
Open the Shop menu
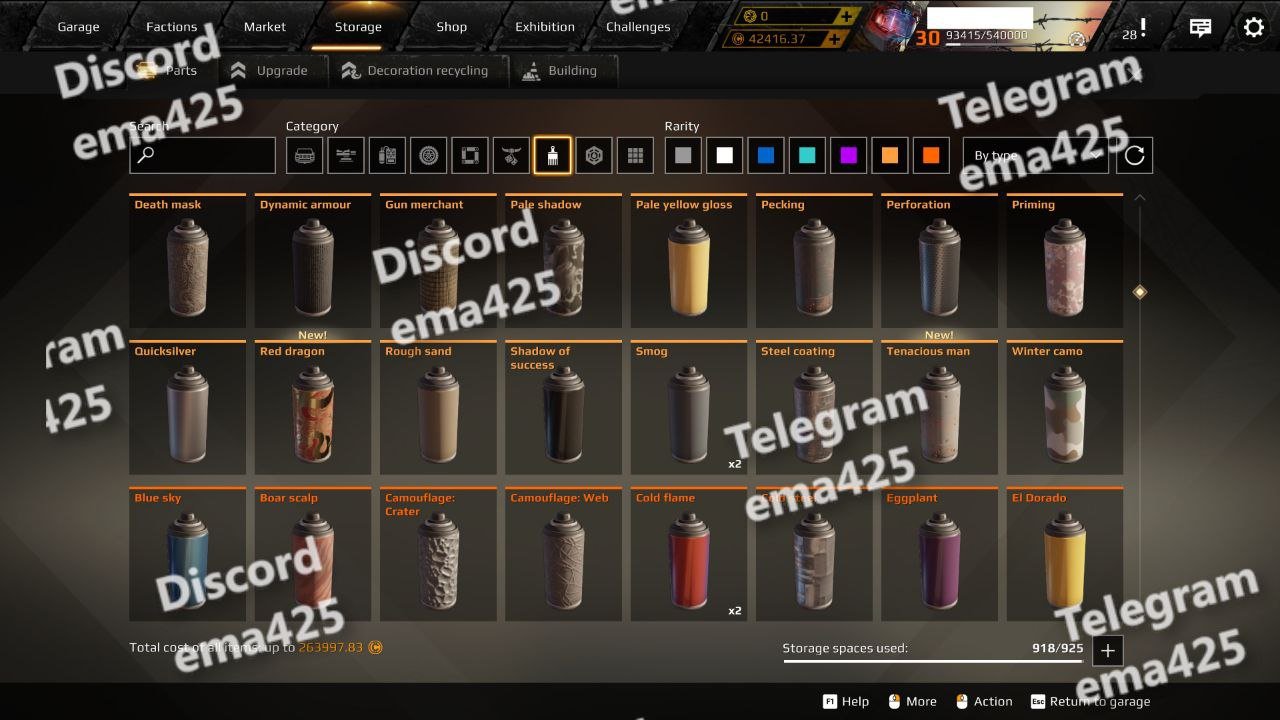[x=451, y=27]
